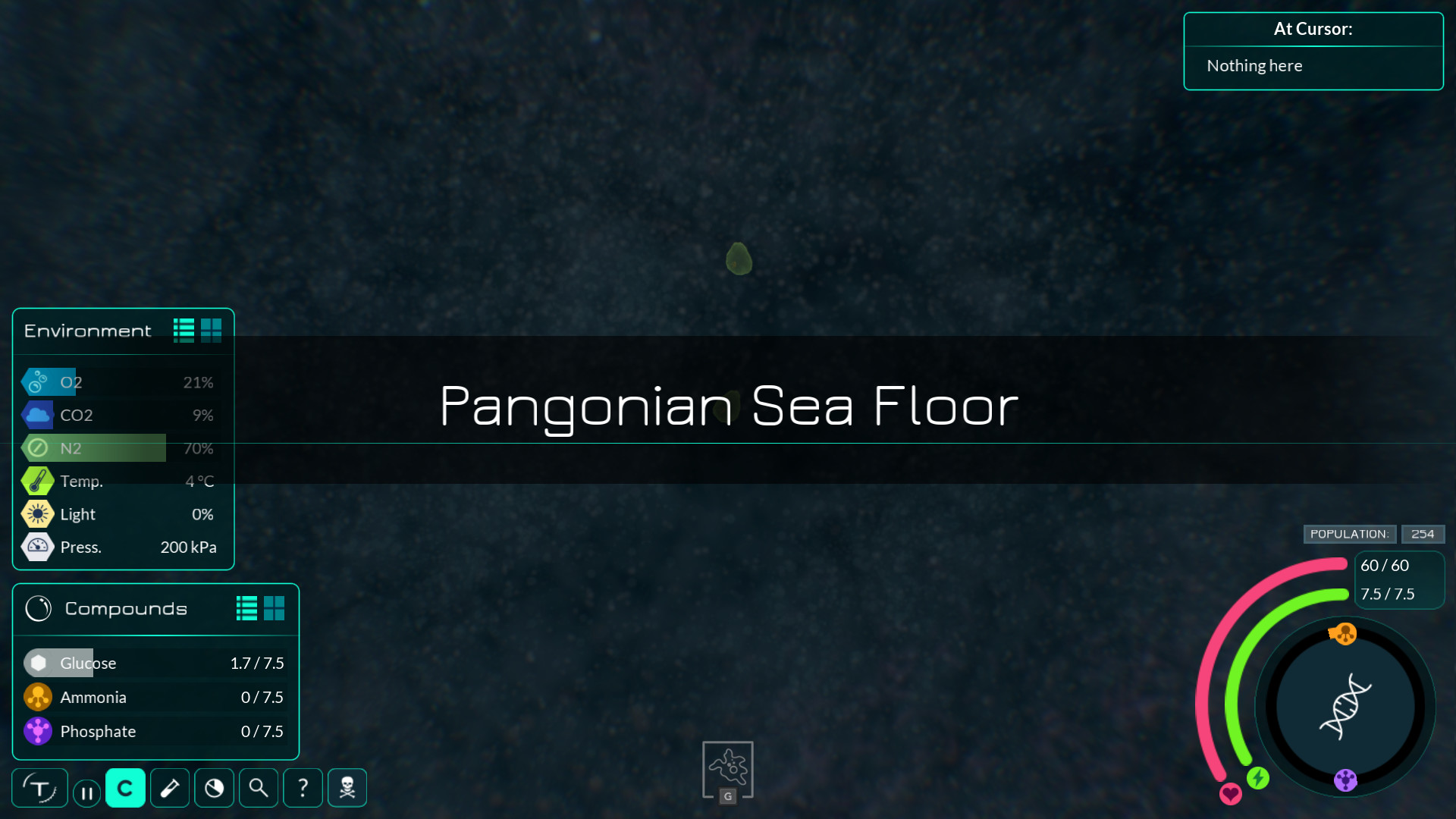Open the process panel with the test tube icon
This screenshot has height=819, width=1456.
coord(169,788)
